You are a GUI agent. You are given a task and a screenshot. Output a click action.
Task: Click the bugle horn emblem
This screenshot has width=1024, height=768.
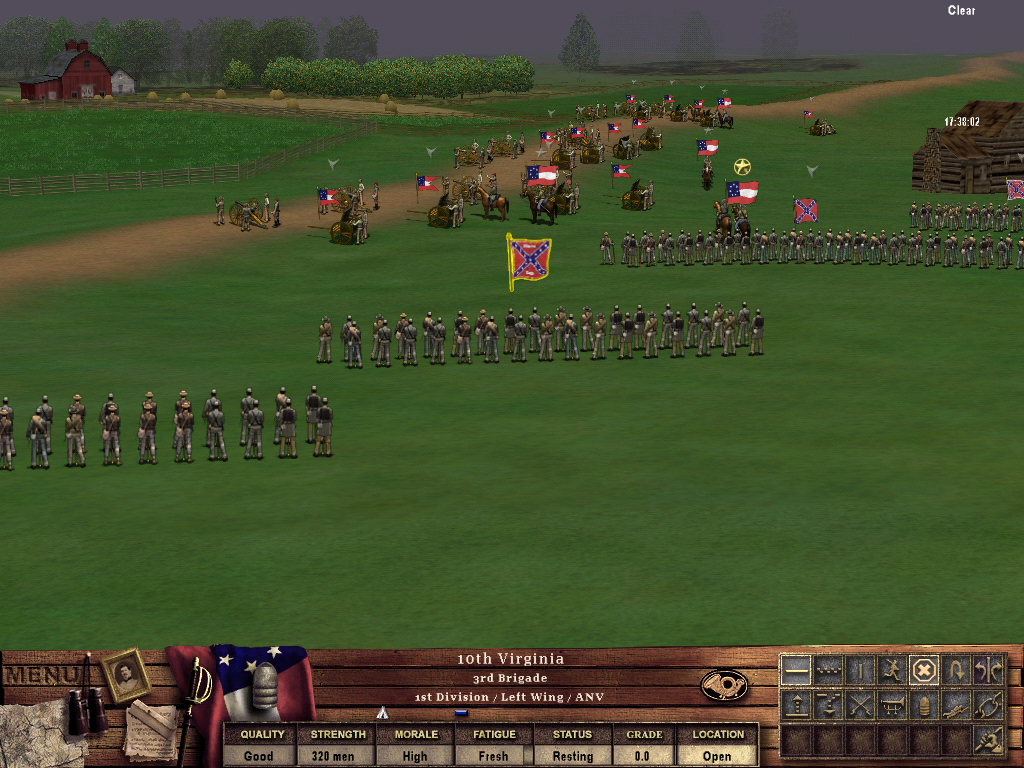pos(724,685)
